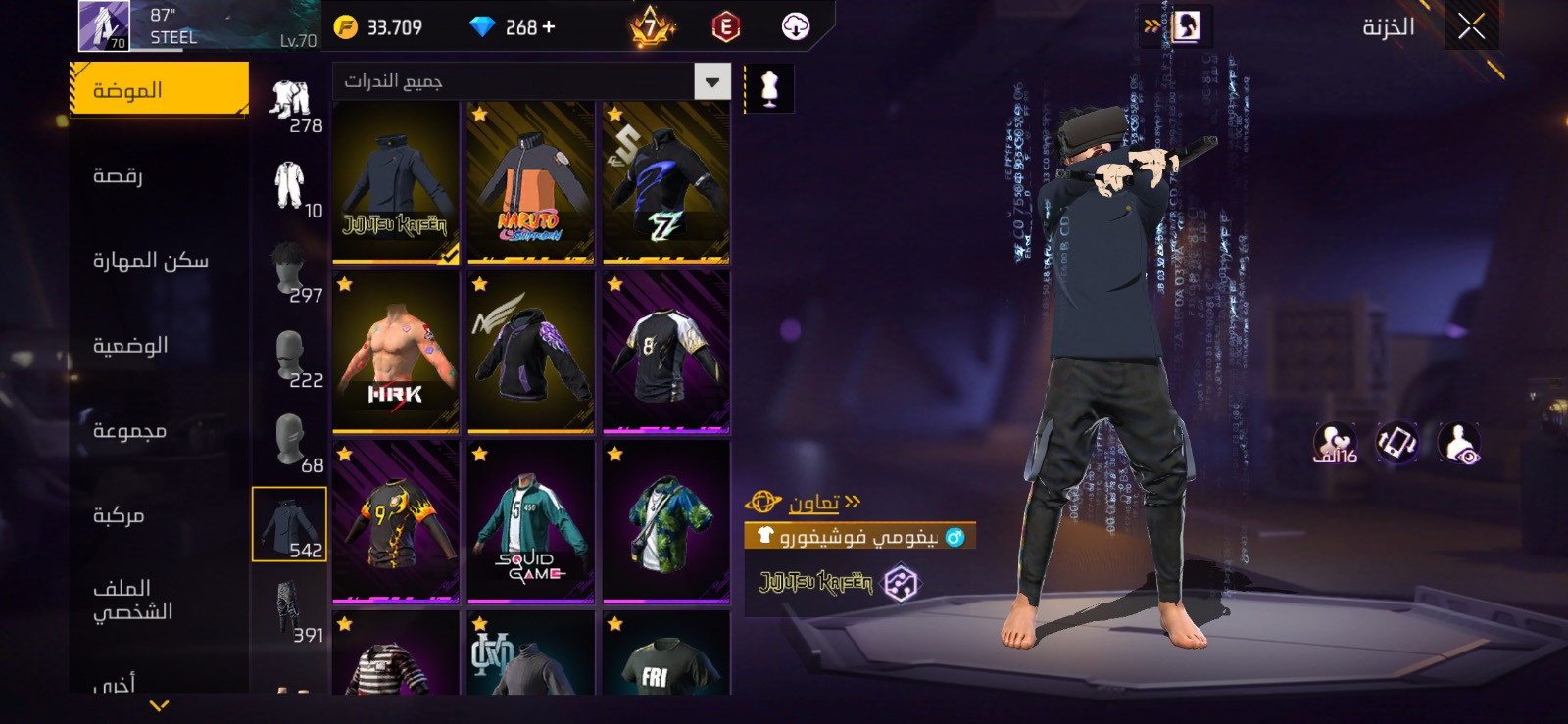The height and width of the screenshot is (724, 1568).
Task: Pick the Squid Game green tracksuit top
Action: [531, 522]
